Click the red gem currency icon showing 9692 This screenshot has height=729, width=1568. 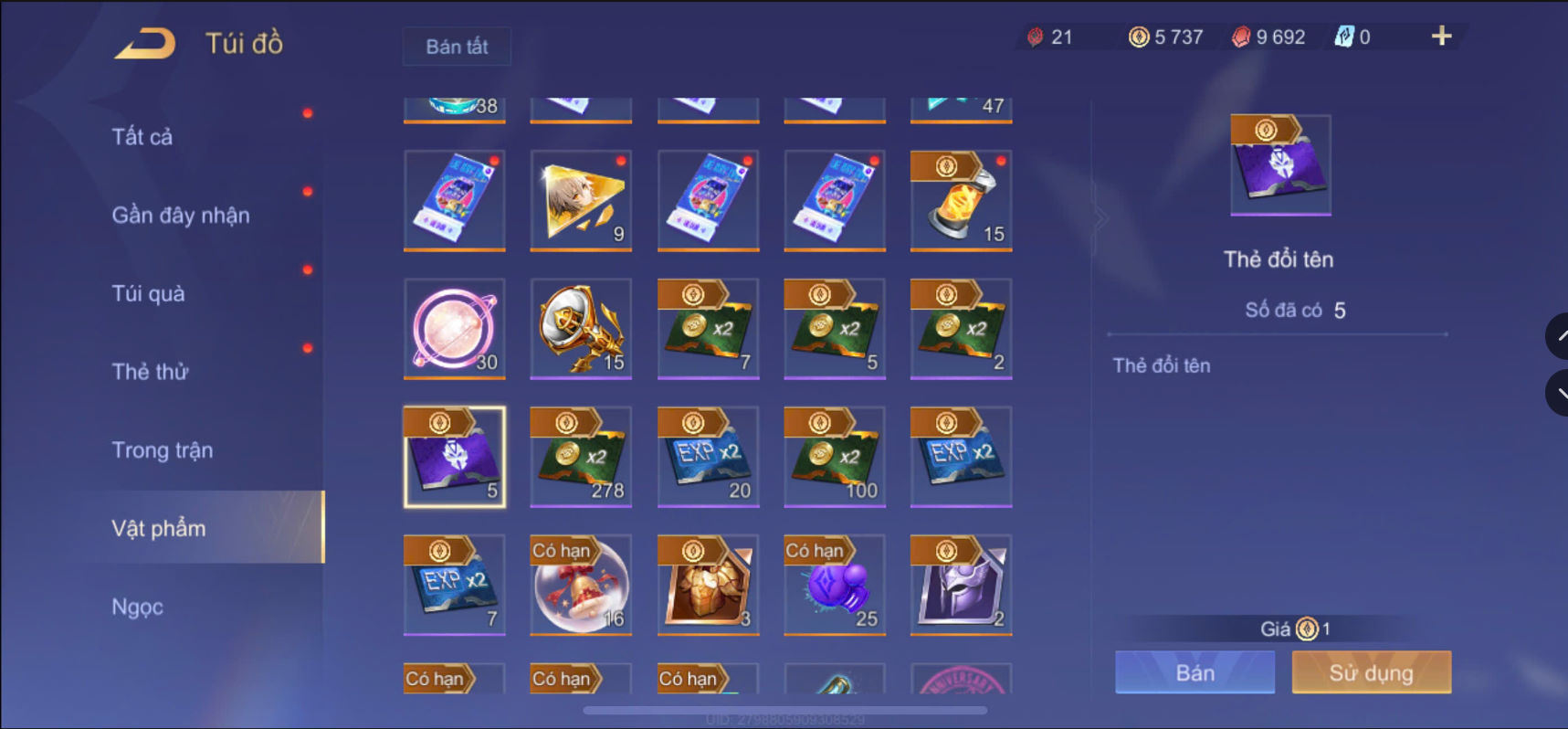point(1239,37)
